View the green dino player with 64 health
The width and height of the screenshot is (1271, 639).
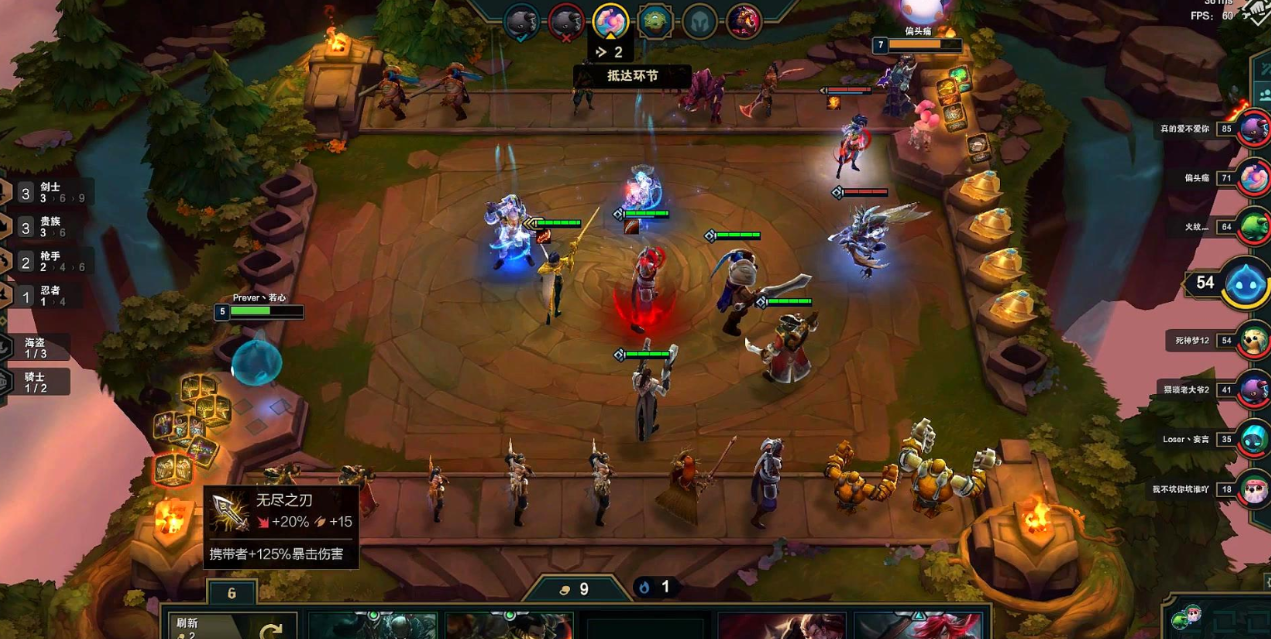(1253, 227)
